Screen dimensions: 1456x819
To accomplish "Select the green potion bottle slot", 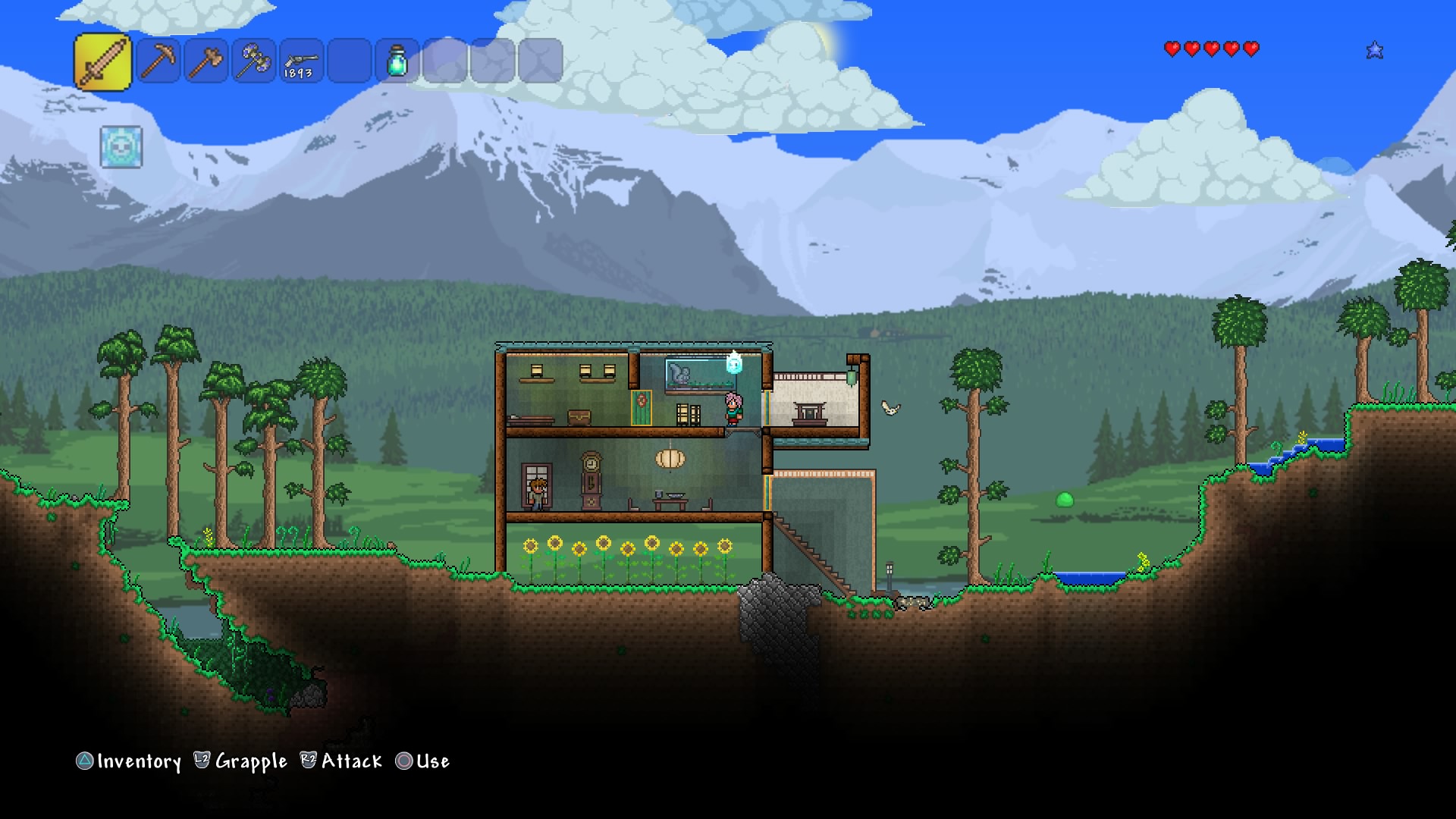I will click(x=397, y=61).
